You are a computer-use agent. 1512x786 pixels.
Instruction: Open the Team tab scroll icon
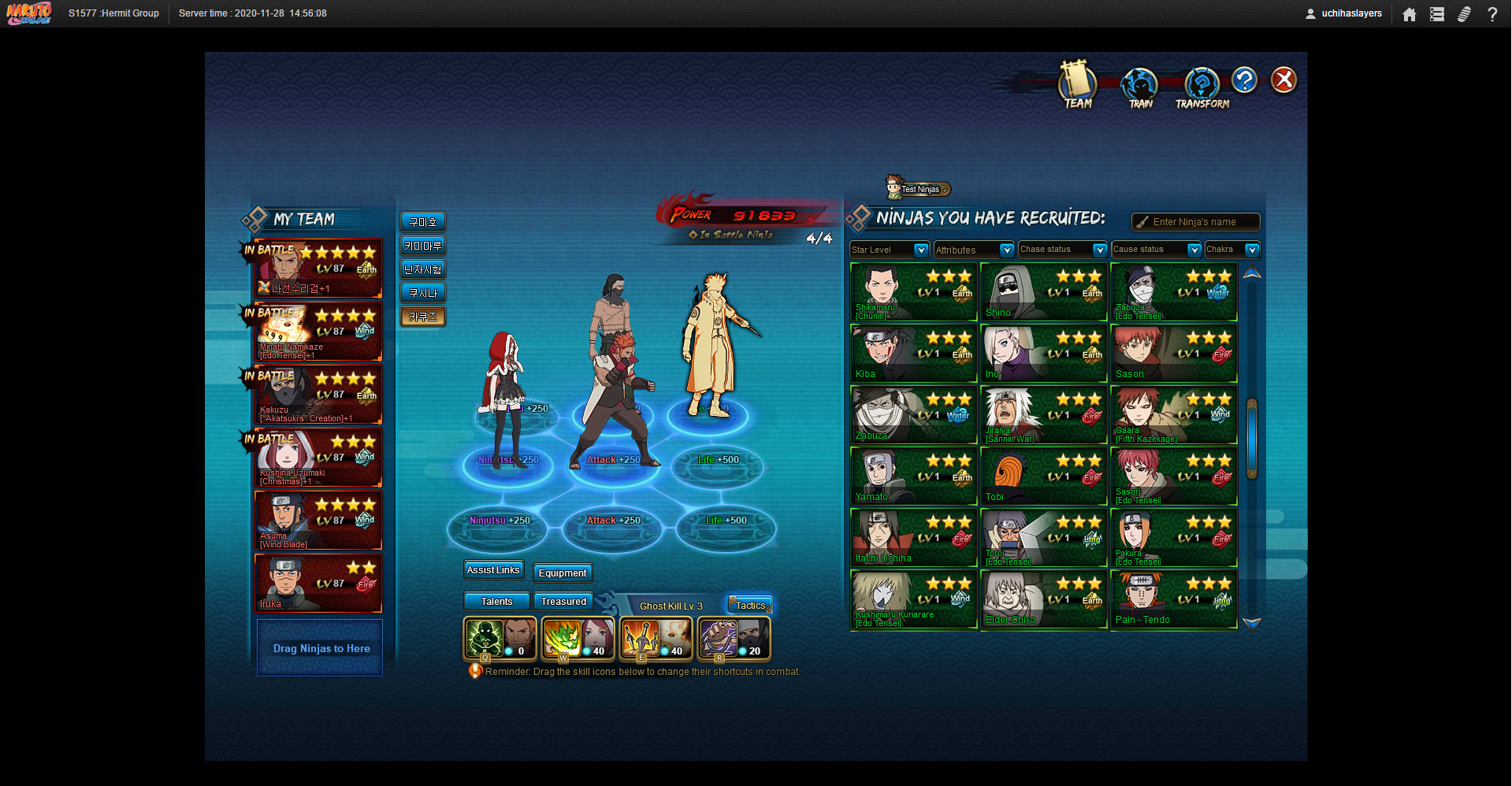click(x=1077, y=83)
